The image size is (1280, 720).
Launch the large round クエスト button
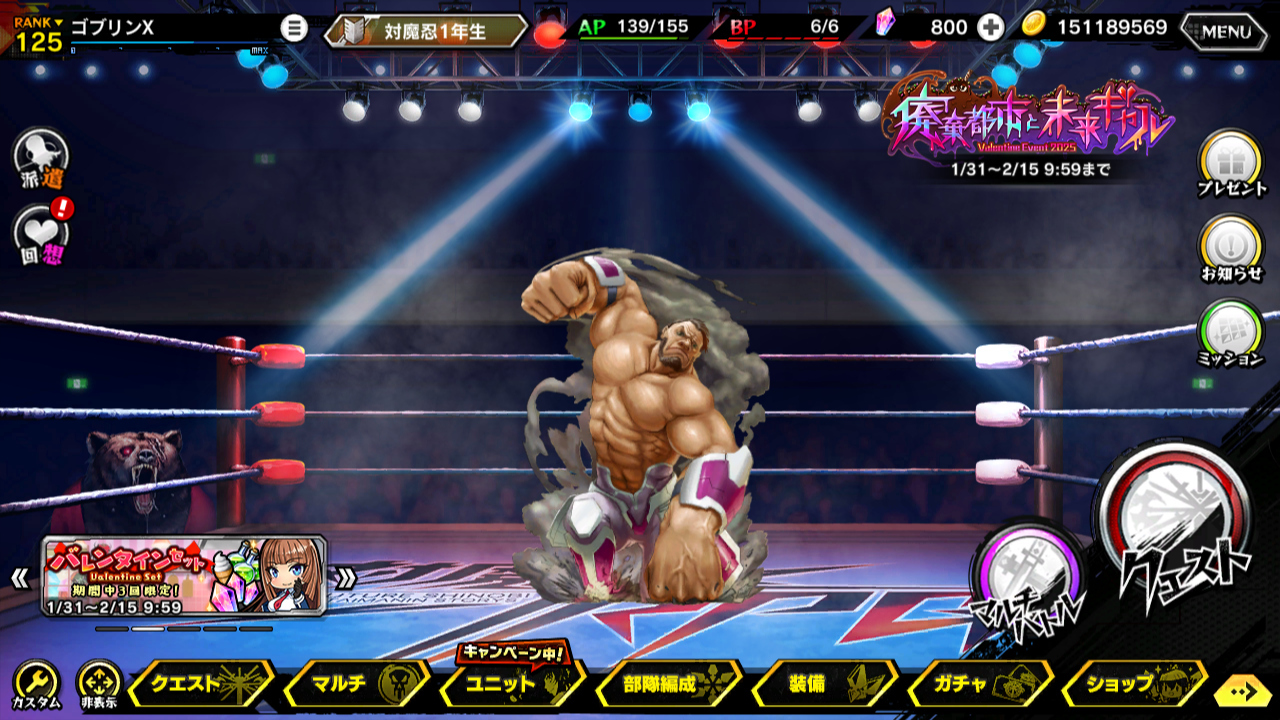click(1177, 528)
